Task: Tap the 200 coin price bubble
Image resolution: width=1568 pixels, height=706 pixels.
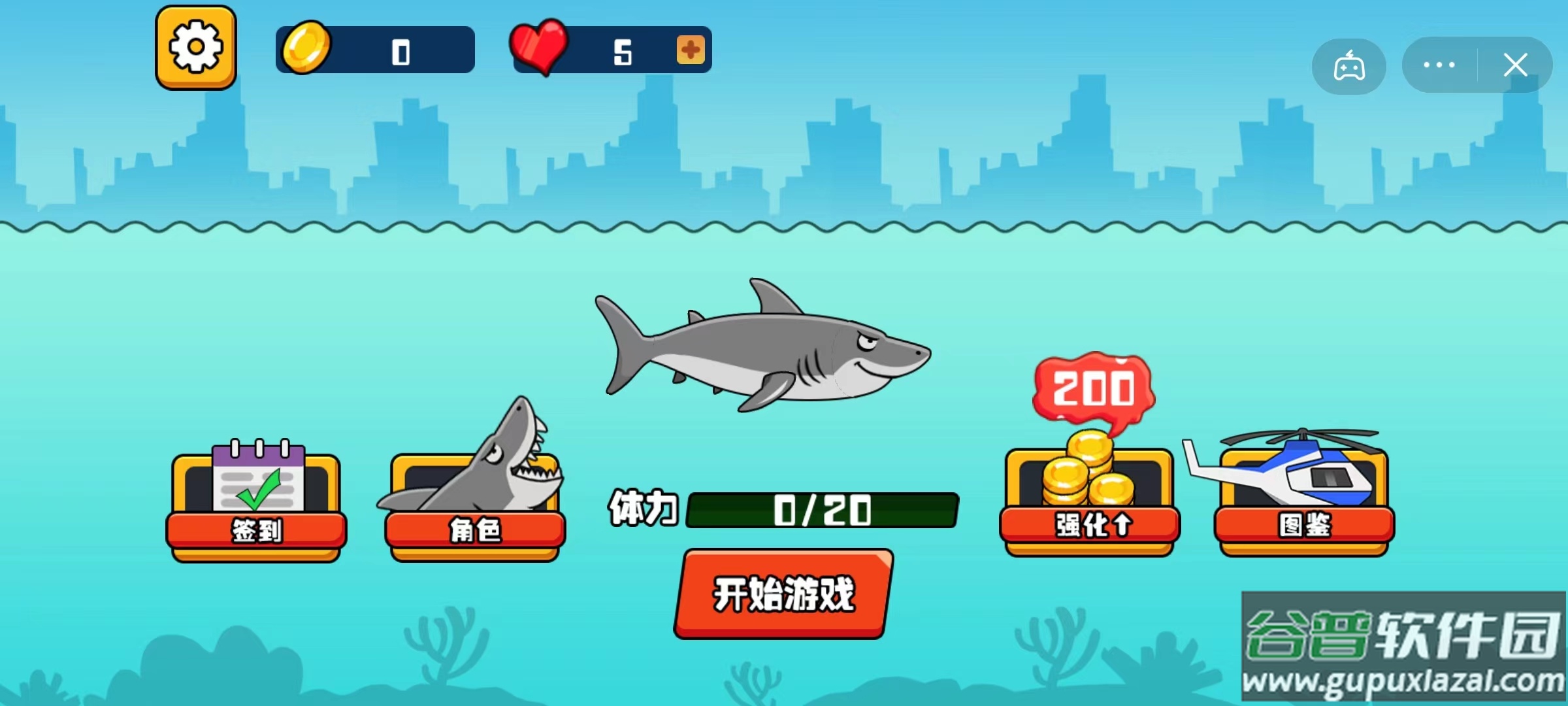Action: [x=1094, y=387]
